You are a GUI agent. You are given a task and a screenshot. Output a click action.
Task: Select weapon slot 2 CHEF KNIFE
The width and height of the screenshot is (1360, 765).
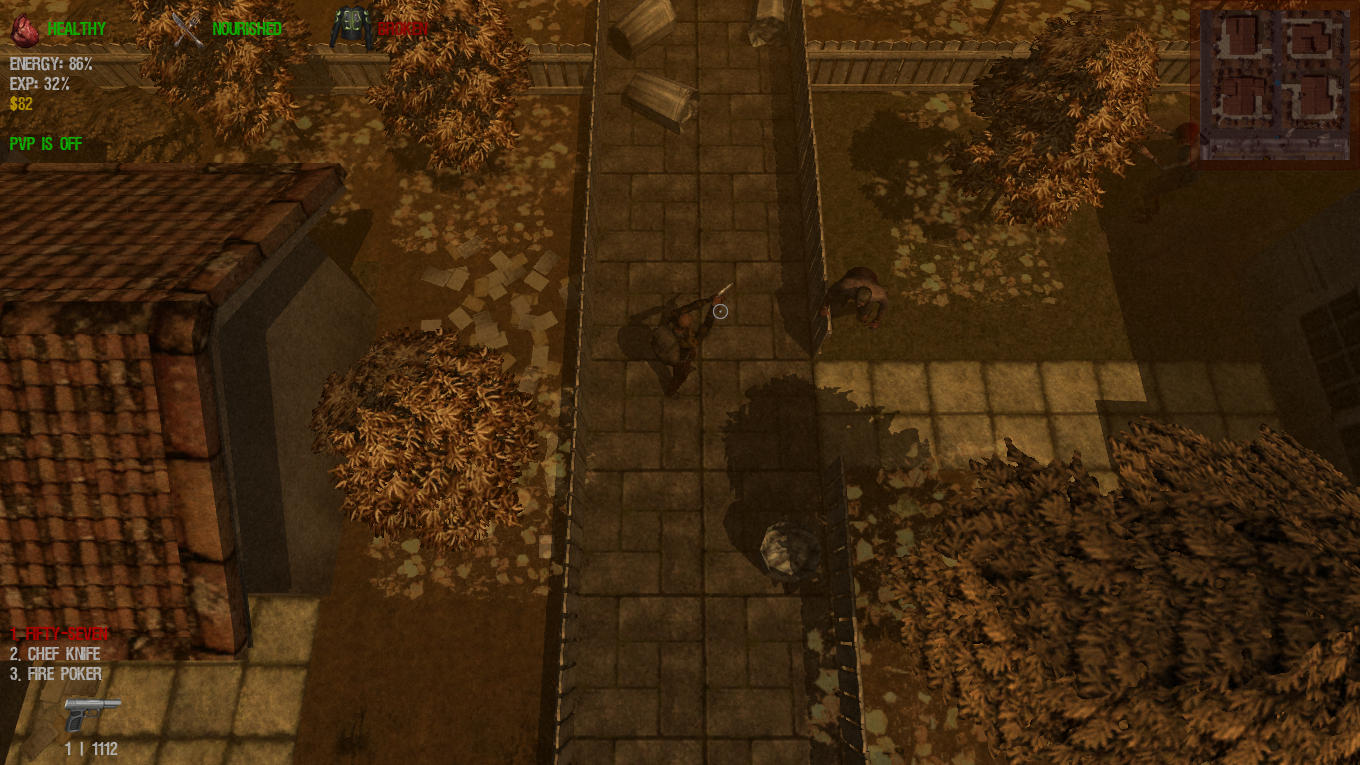[57, 653]
